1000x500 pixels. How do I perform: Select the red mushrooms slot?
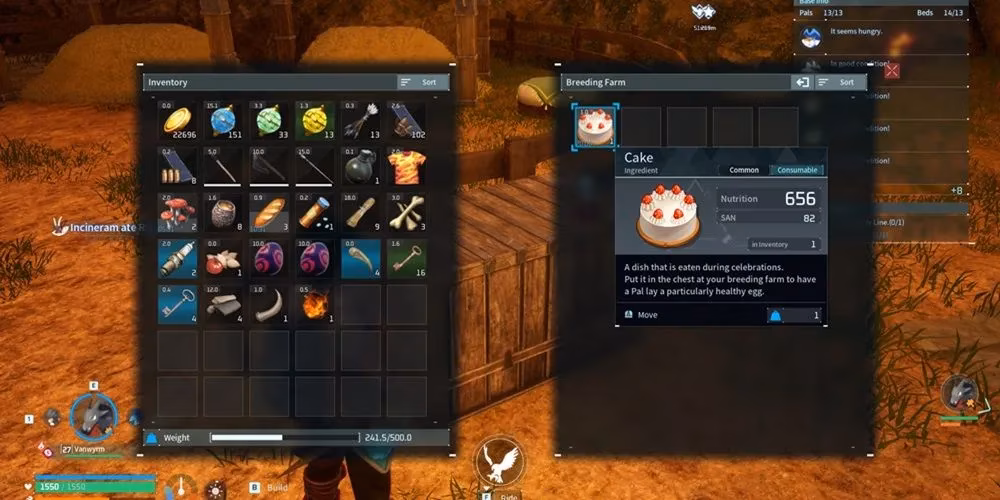179,213
